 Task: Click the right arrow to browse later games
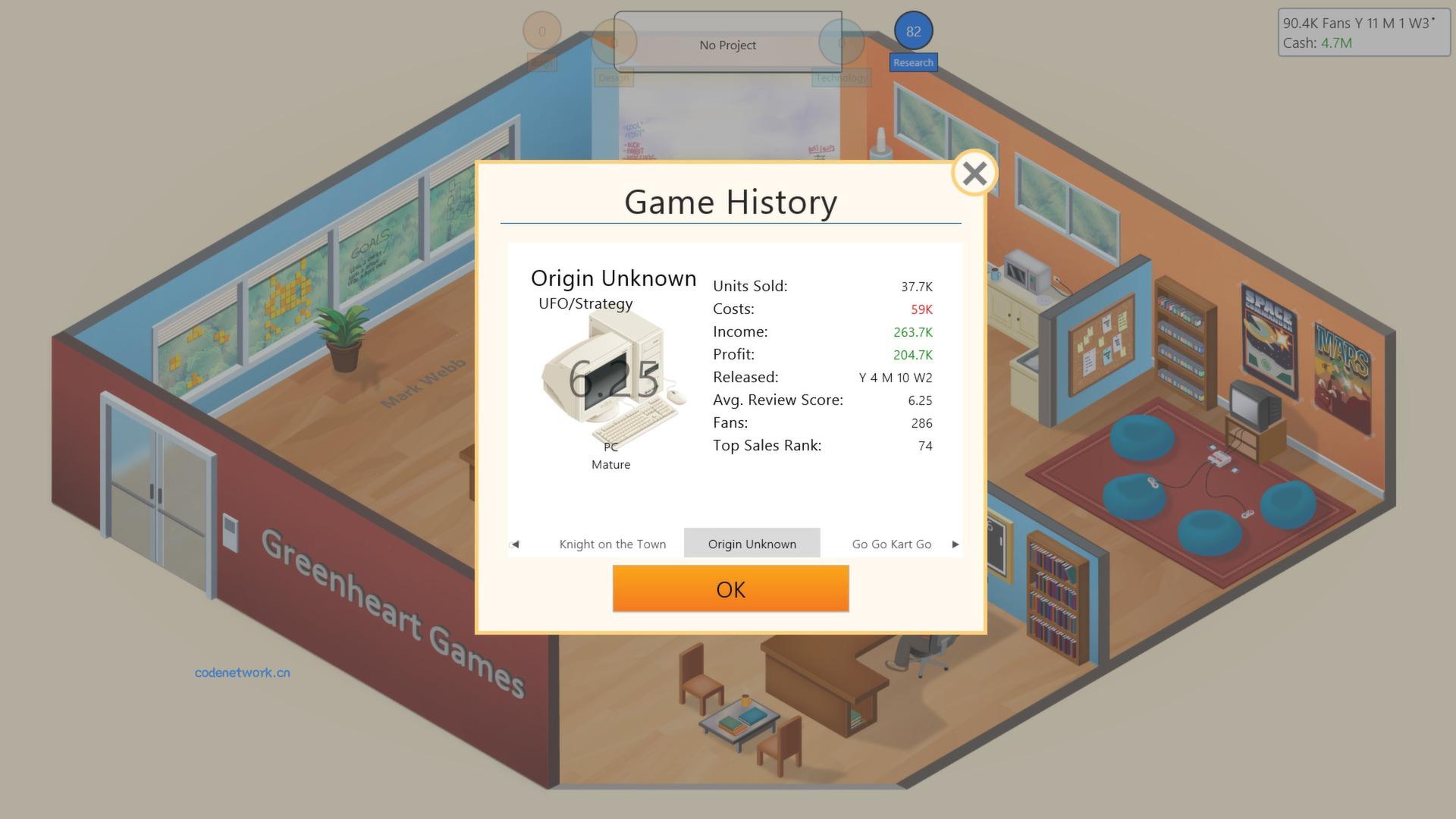pyautogui.click(x=955, y=544)
